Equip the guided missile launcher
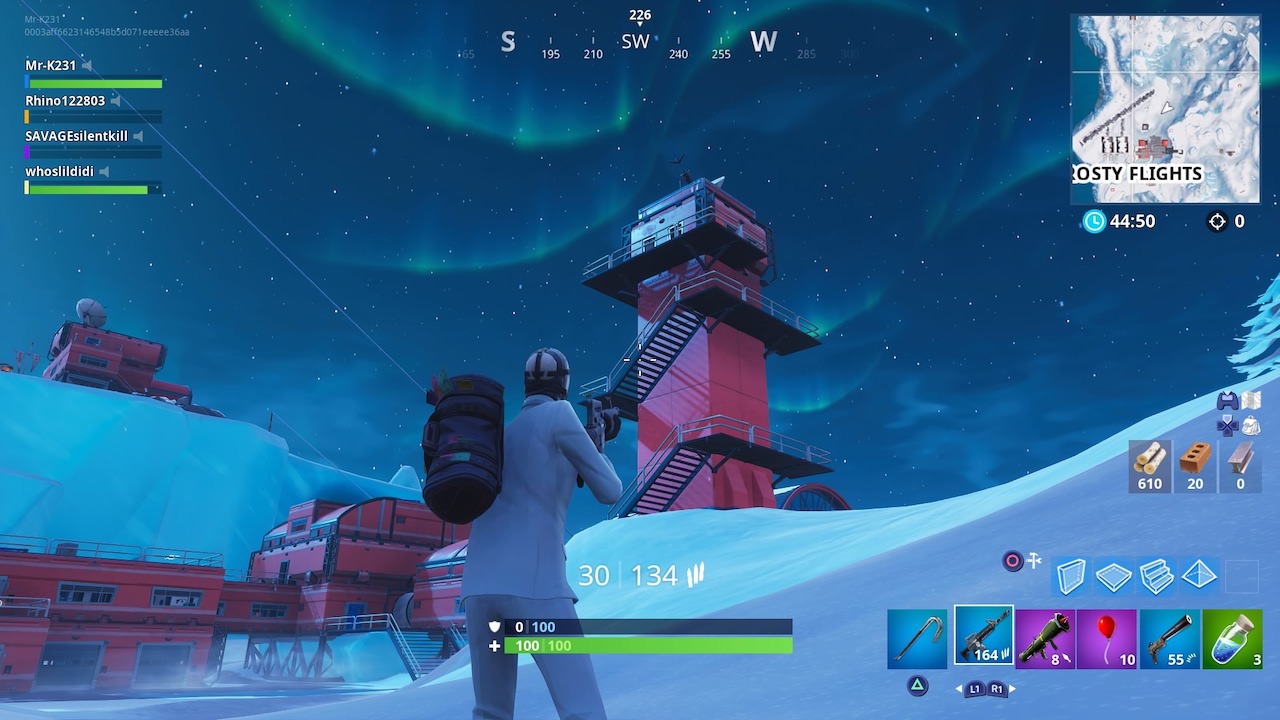The width and height of the screenshot is (1280, 720). 1045,638
